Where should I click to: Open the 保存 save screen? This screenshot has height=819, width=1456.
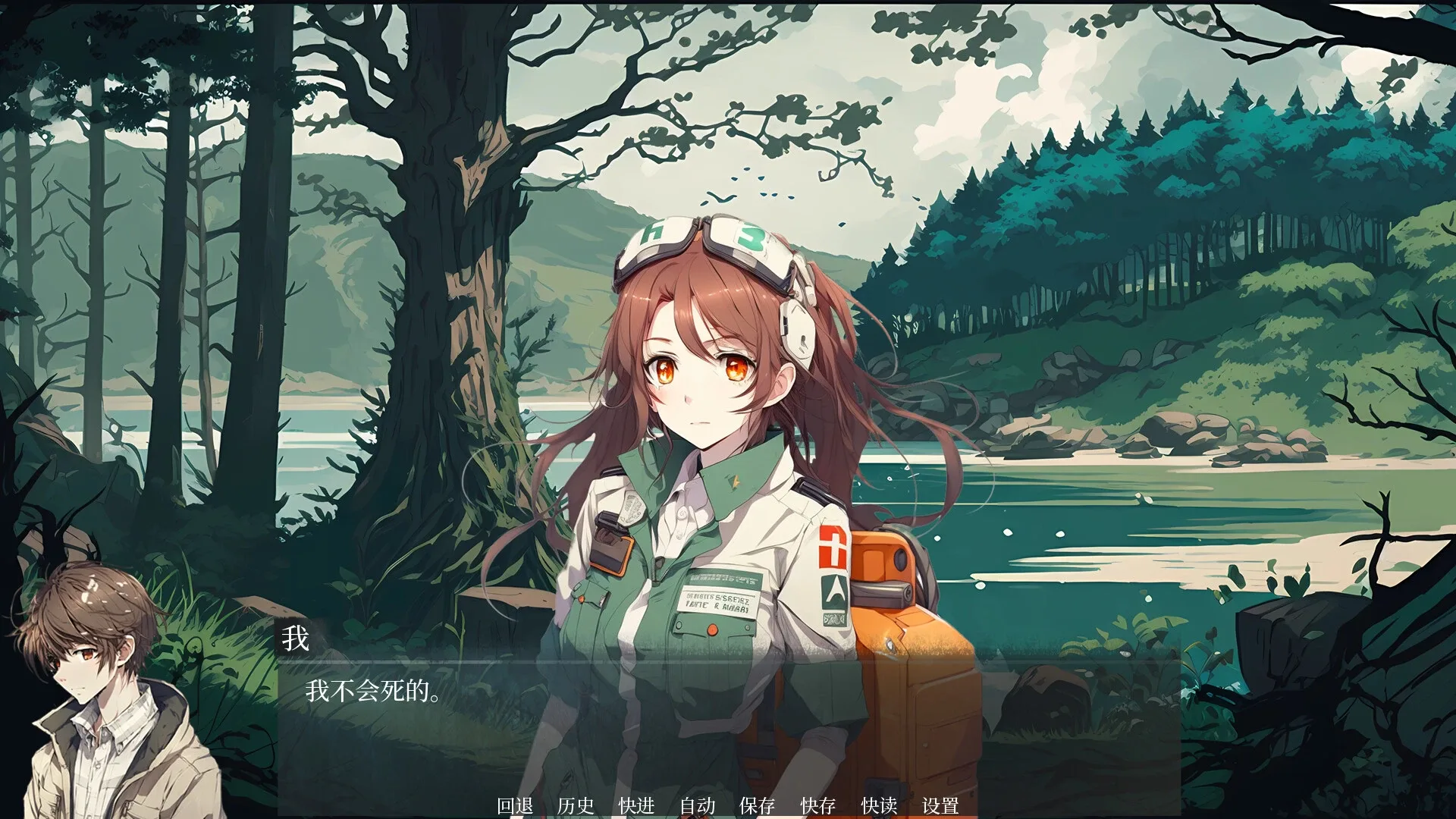(x=758, y=806)
